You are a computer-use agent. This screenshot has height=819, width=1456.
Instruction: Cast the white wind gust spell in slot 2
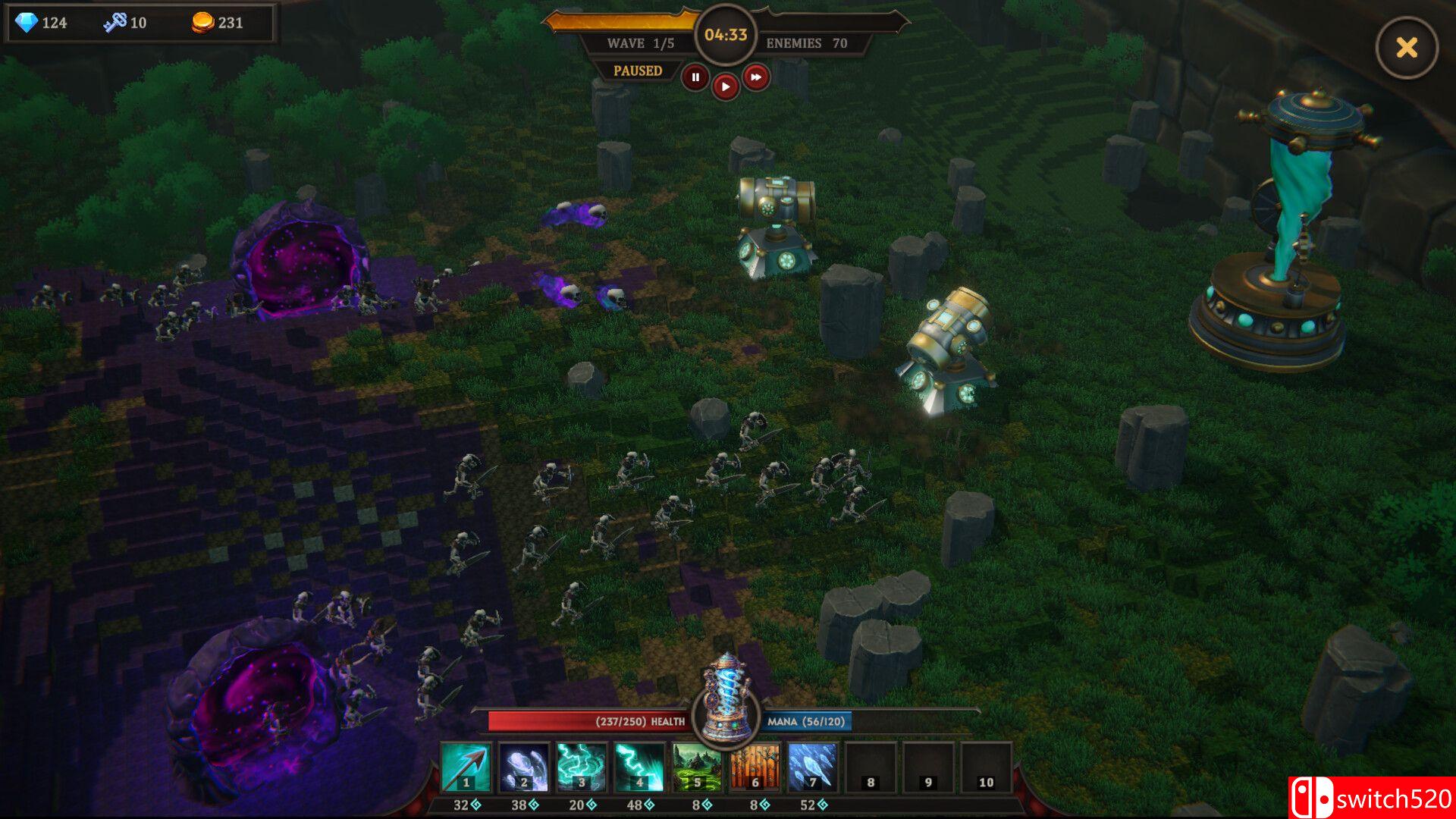point(524,767)
